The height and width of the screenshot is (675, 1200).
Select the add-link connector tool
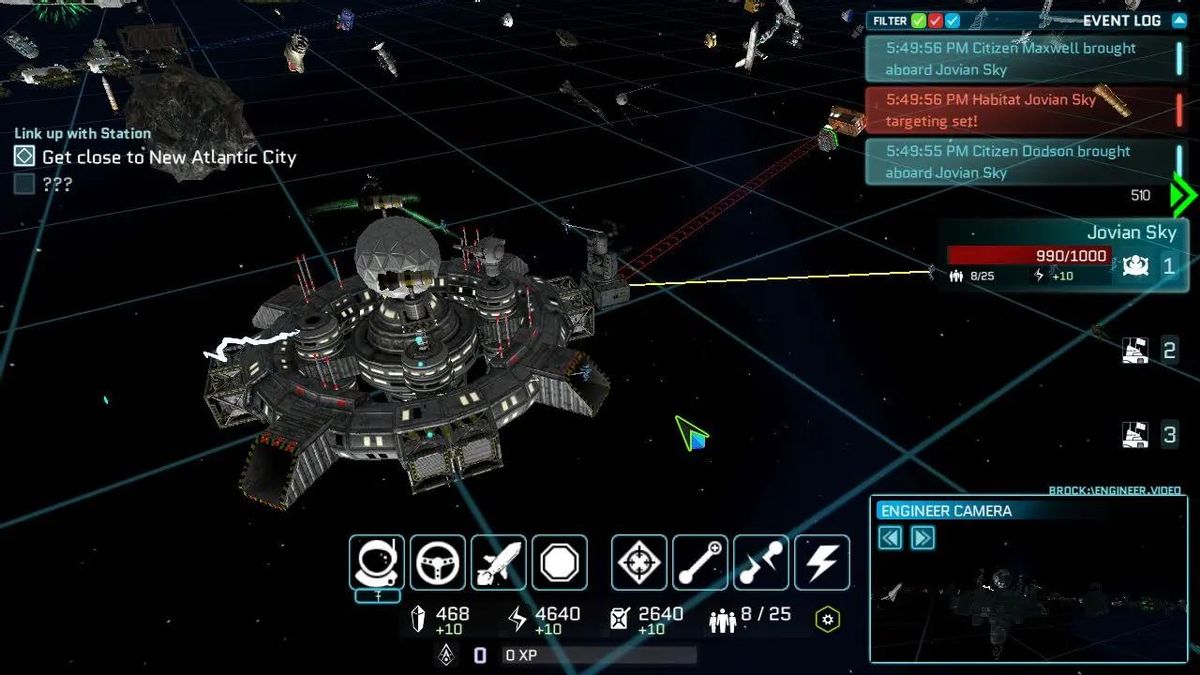(700, 562)
